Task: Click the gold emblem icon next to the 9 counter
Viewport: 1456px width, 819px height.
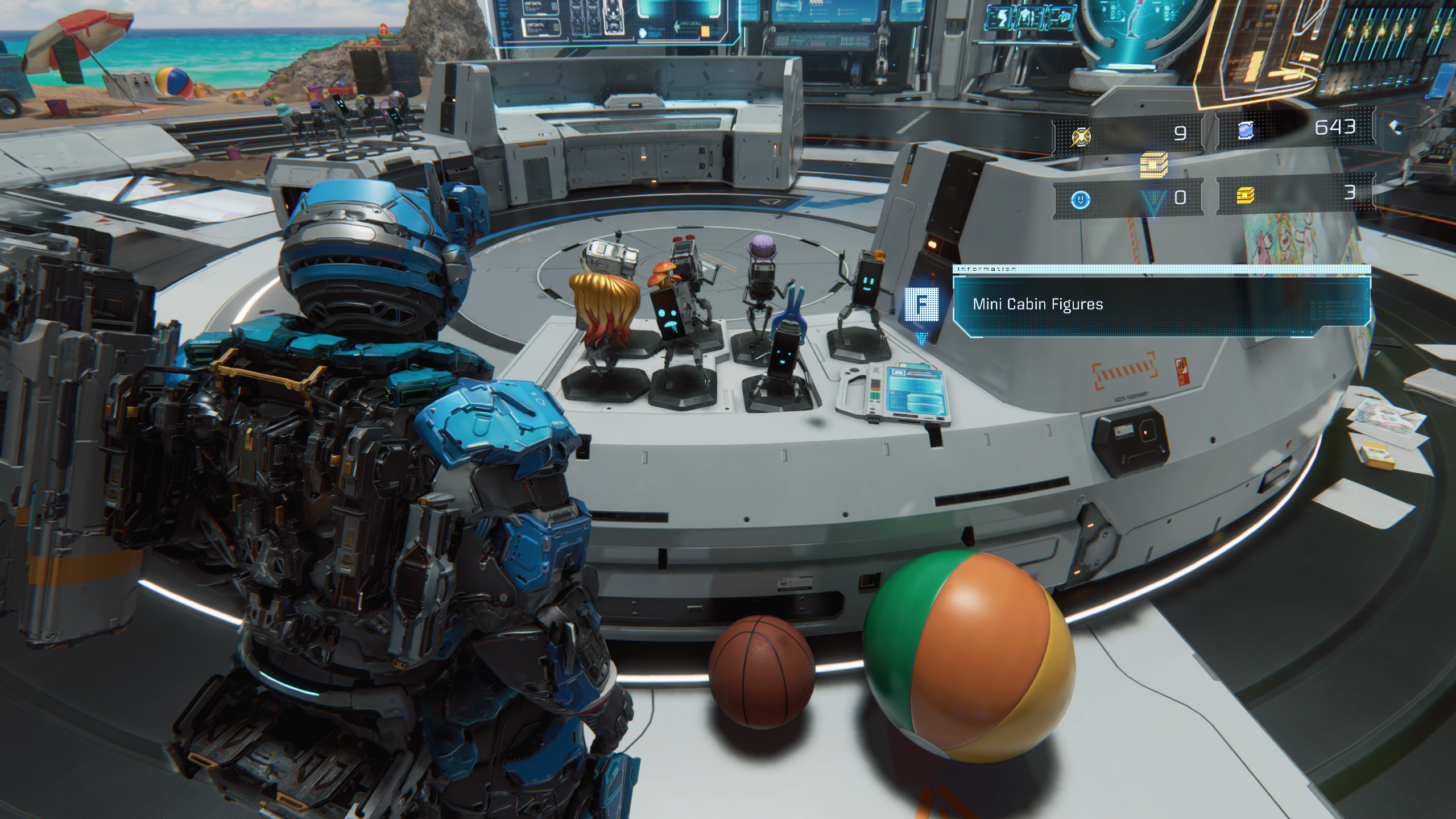Action: coord(1081,138)
